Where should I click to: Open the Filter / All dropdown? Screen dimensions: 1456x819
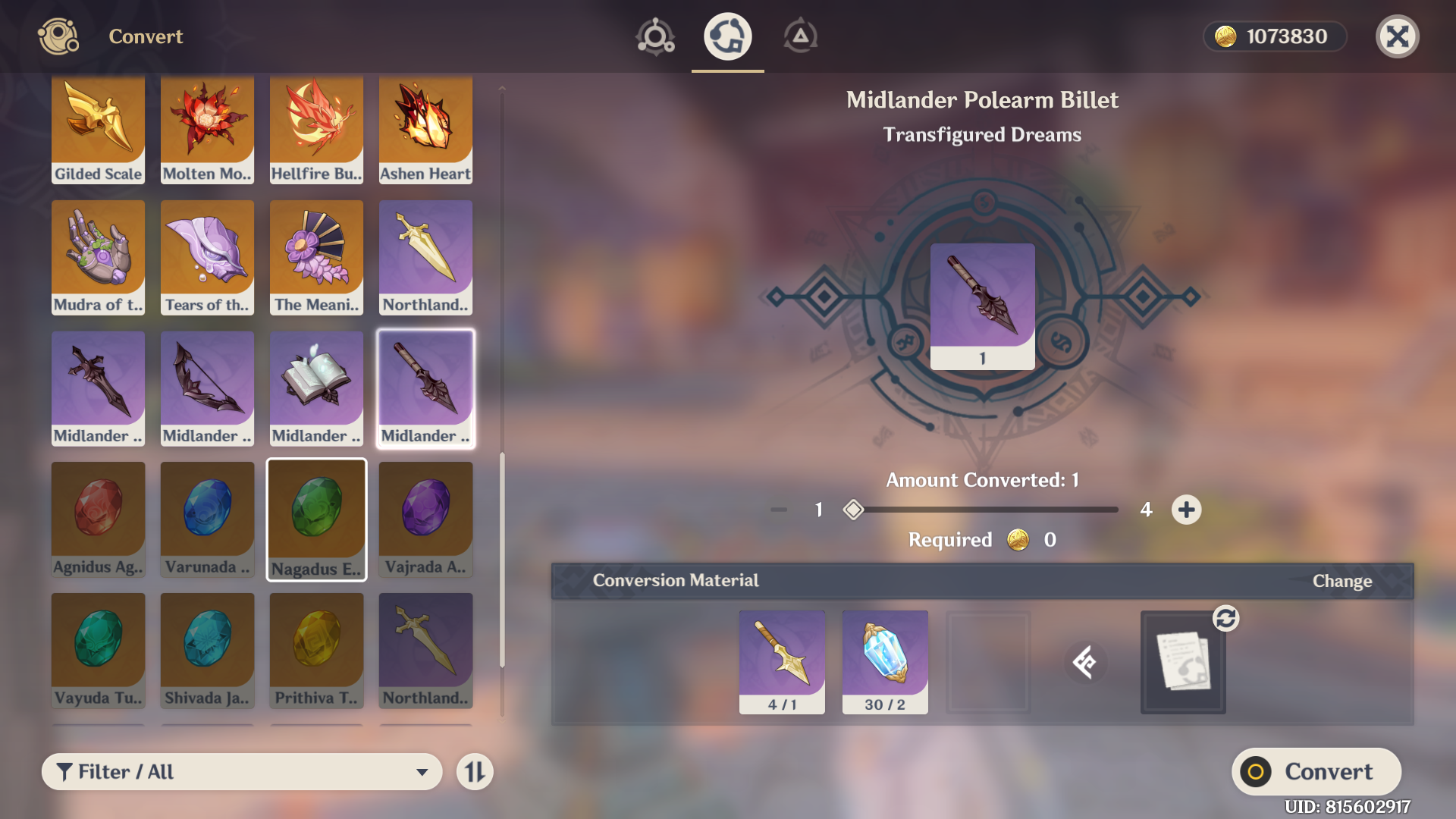point(241,771)
